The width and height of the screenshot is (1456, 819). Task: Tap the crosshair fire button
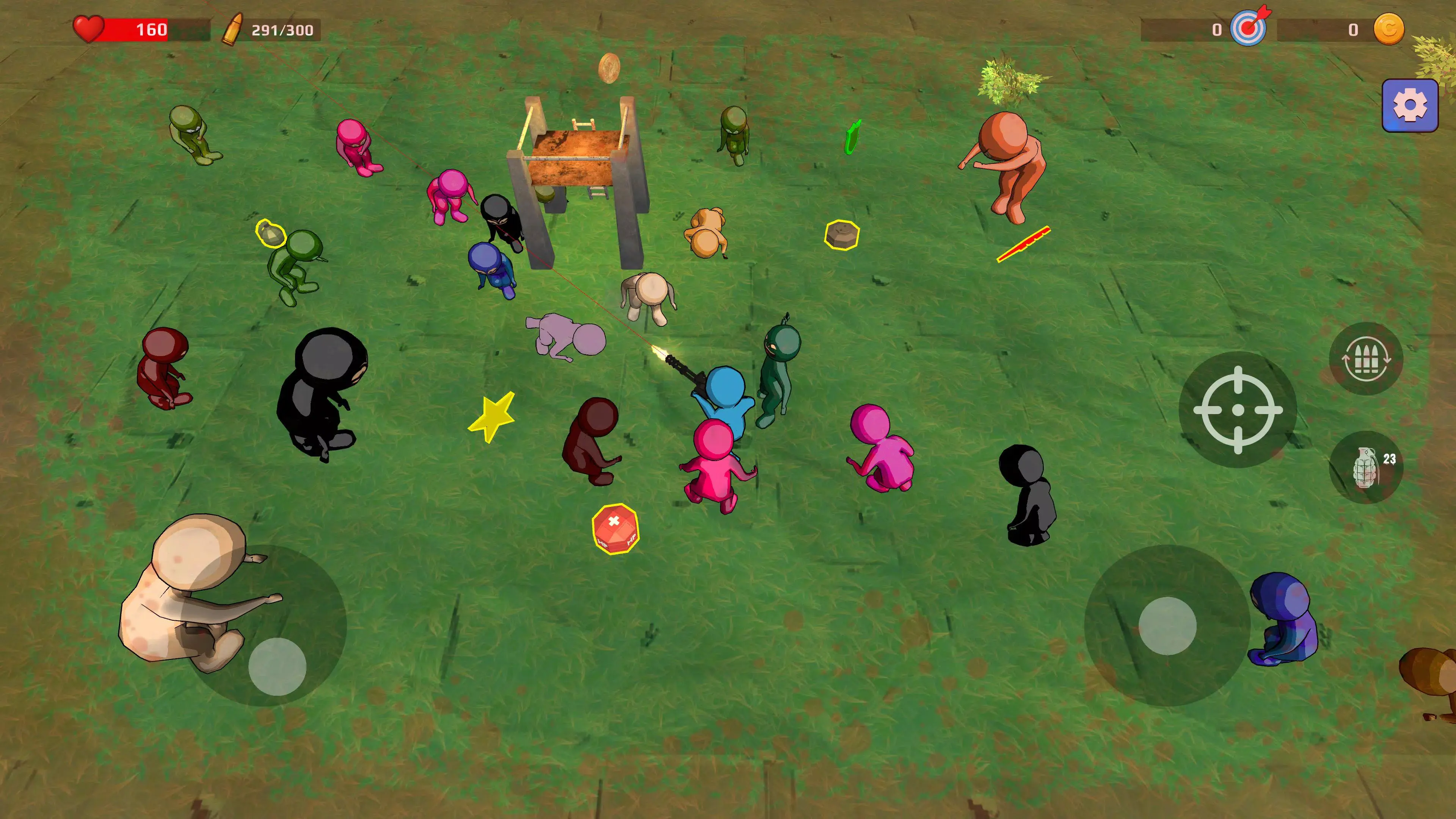(x=1237, y=410)
